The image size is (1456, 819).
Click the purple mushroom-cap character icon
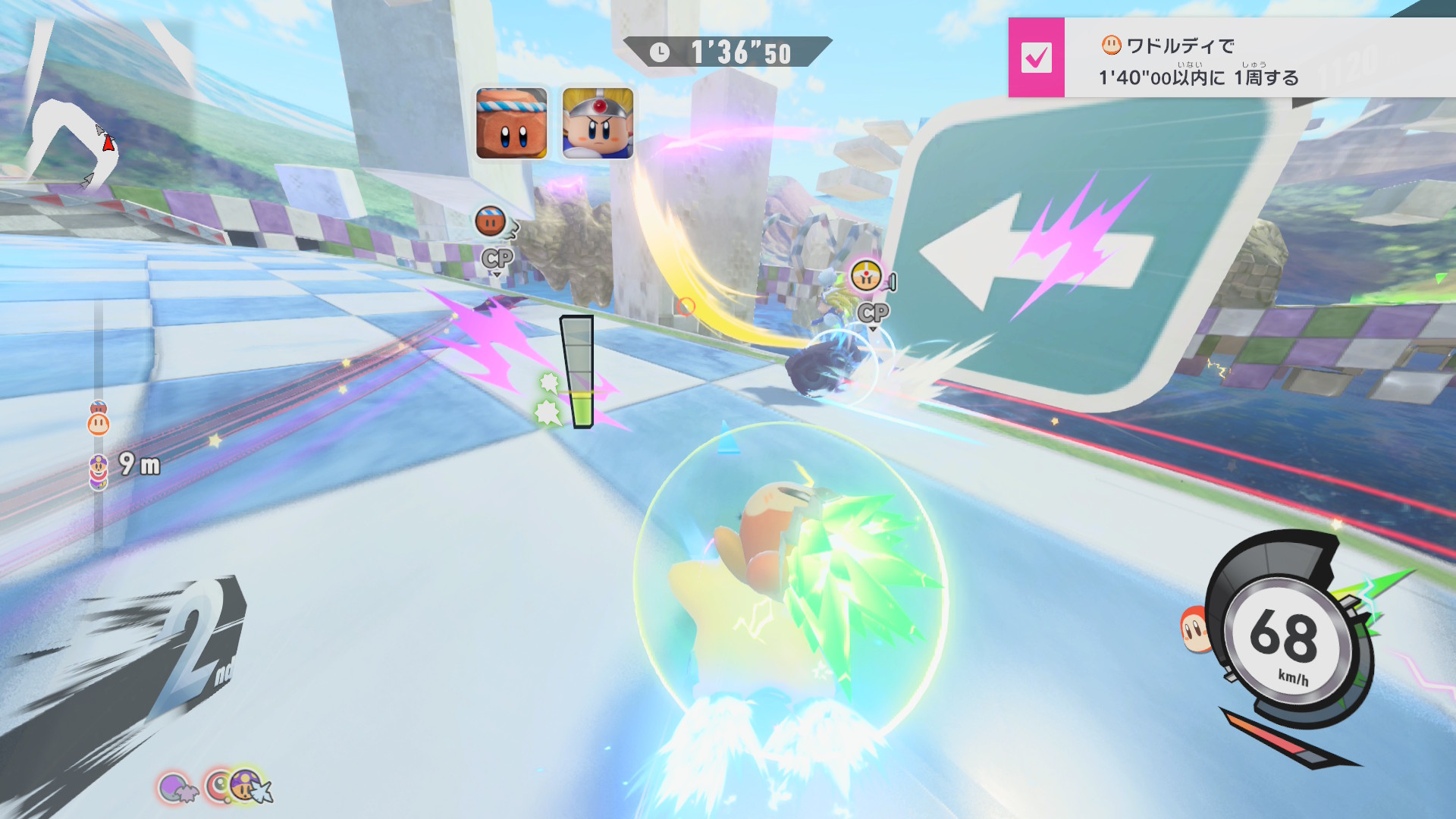click(x=246, y=786)
